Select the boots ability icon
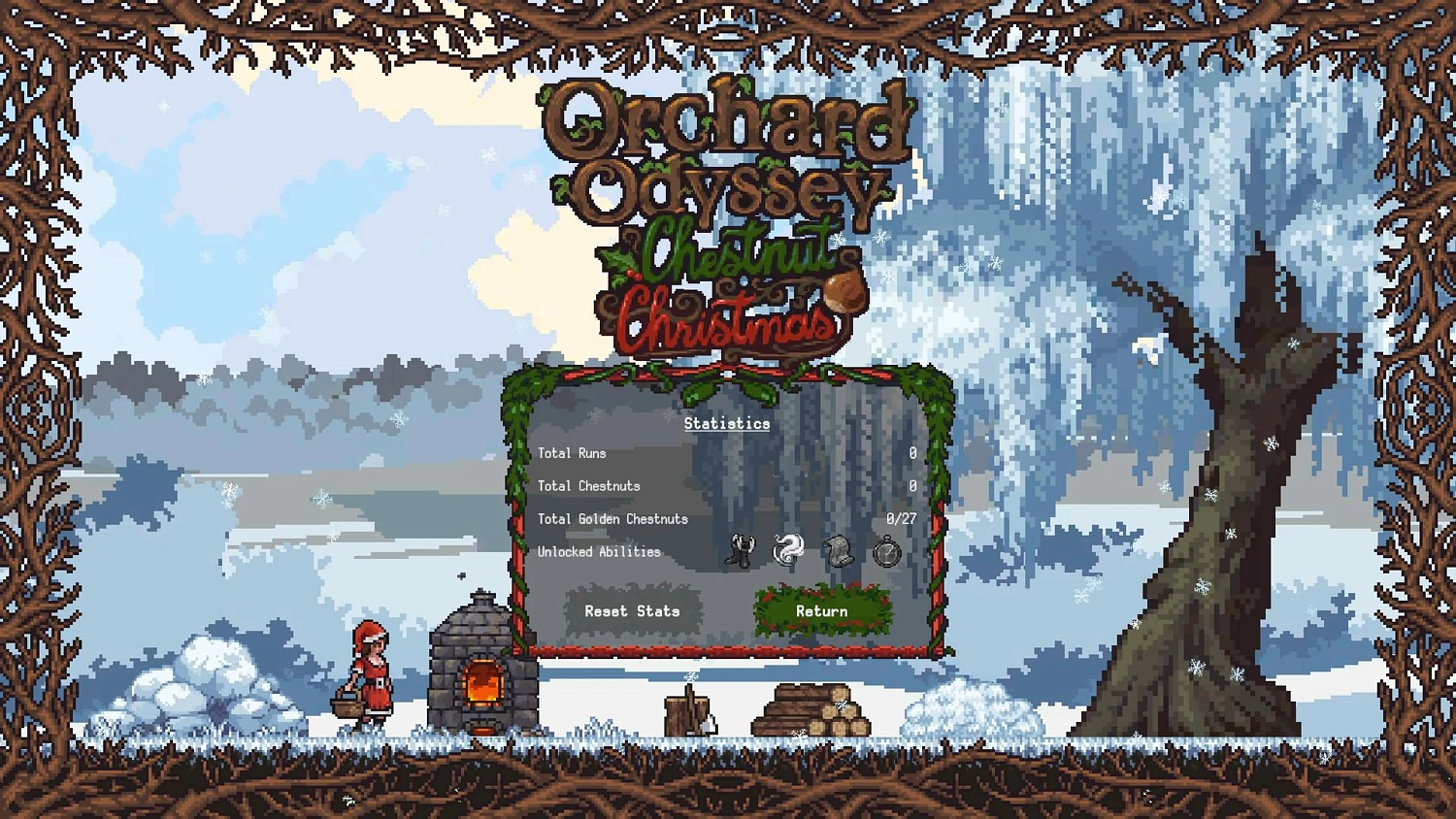The height and width of the screenshot is (819, 1456). 740,551
